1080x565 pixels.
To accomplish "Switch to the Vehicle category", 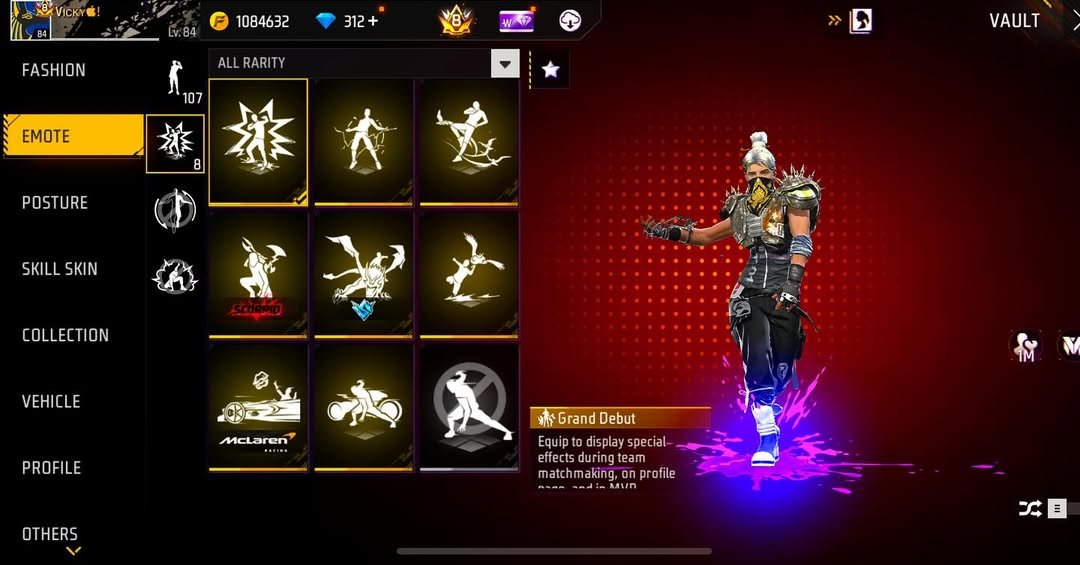I will point(51,401).
